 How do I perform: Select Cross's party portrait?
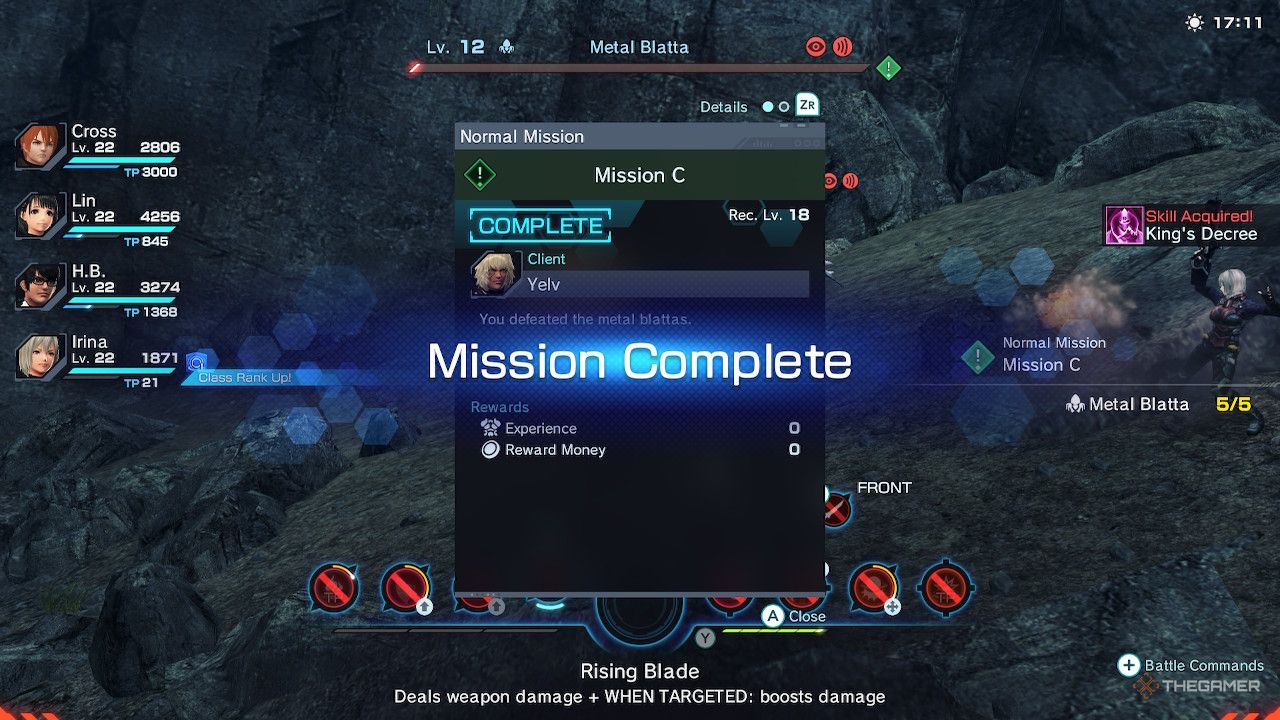[41, 148]
